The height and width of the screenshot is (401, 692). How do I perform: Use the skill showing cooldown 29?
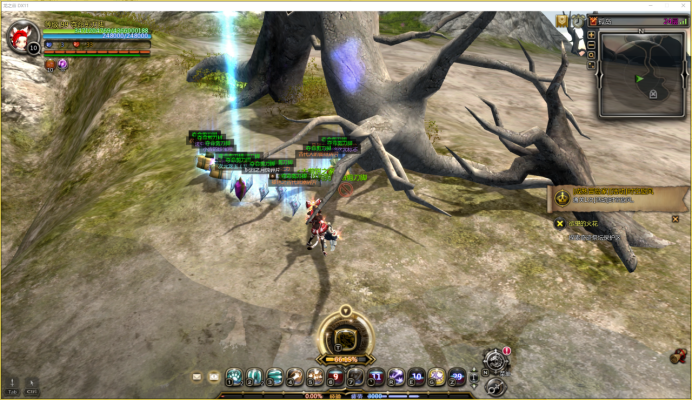click(456, 377)
